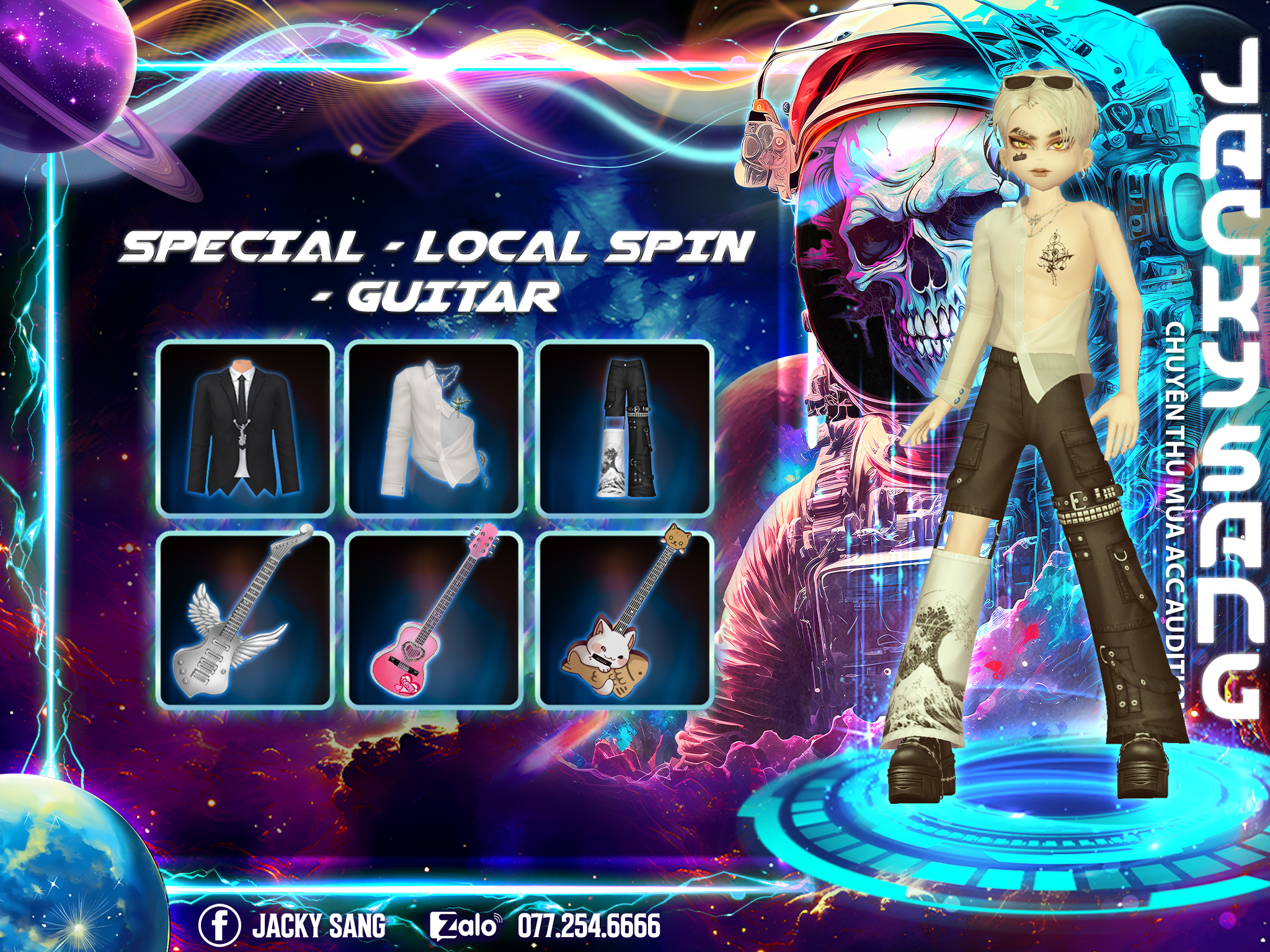Pick the black cargo pants item tile
This screenshot has height=952, width=1270.
(x=624, y=428)
